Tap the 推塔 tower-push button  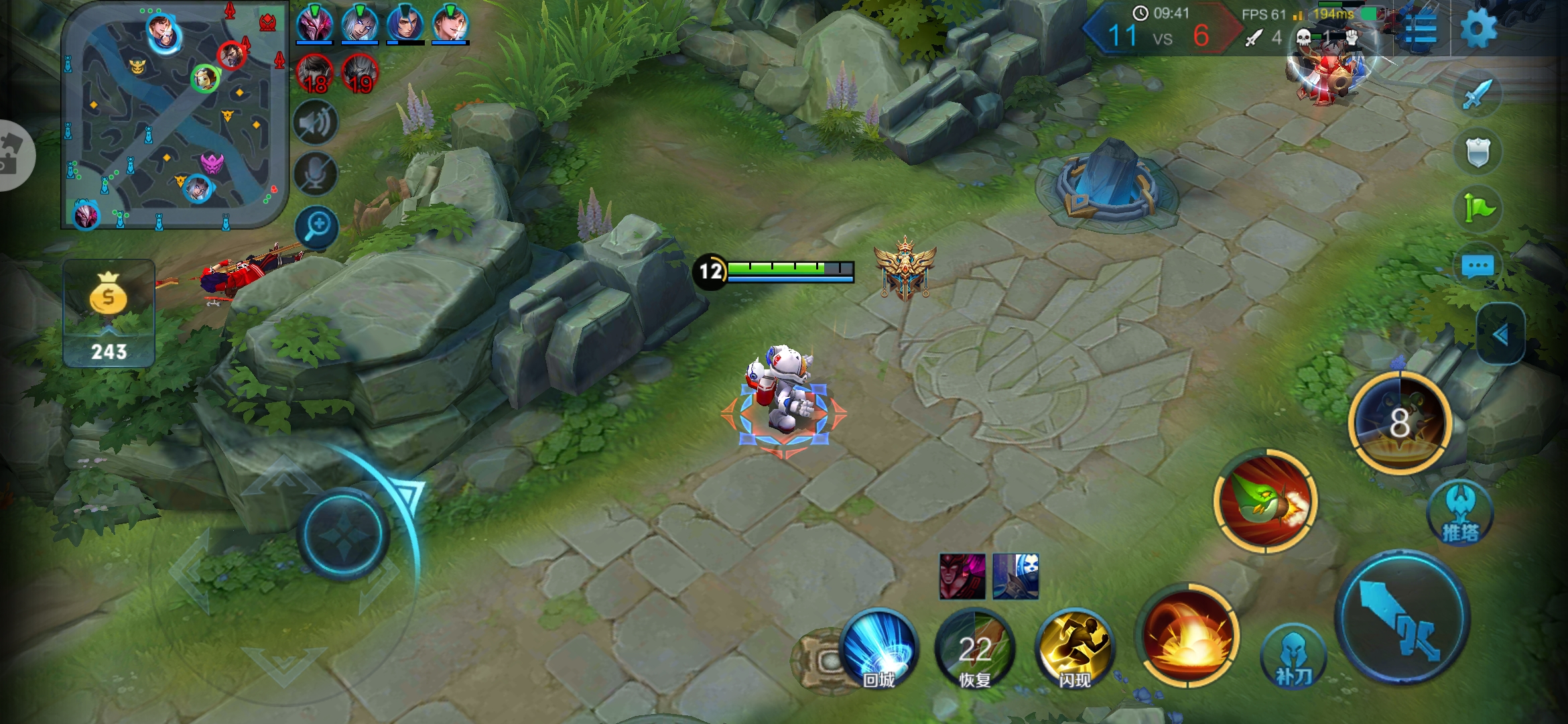click(1461, 514)
